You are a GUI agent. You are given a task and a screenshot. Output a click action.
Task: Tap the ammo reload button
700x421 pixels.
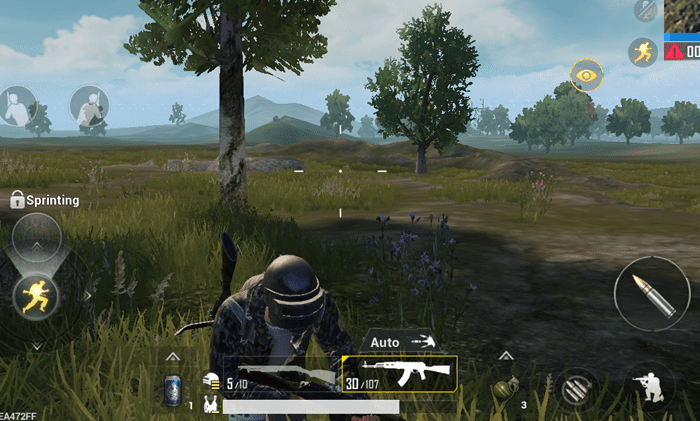[x=577, y=388]
